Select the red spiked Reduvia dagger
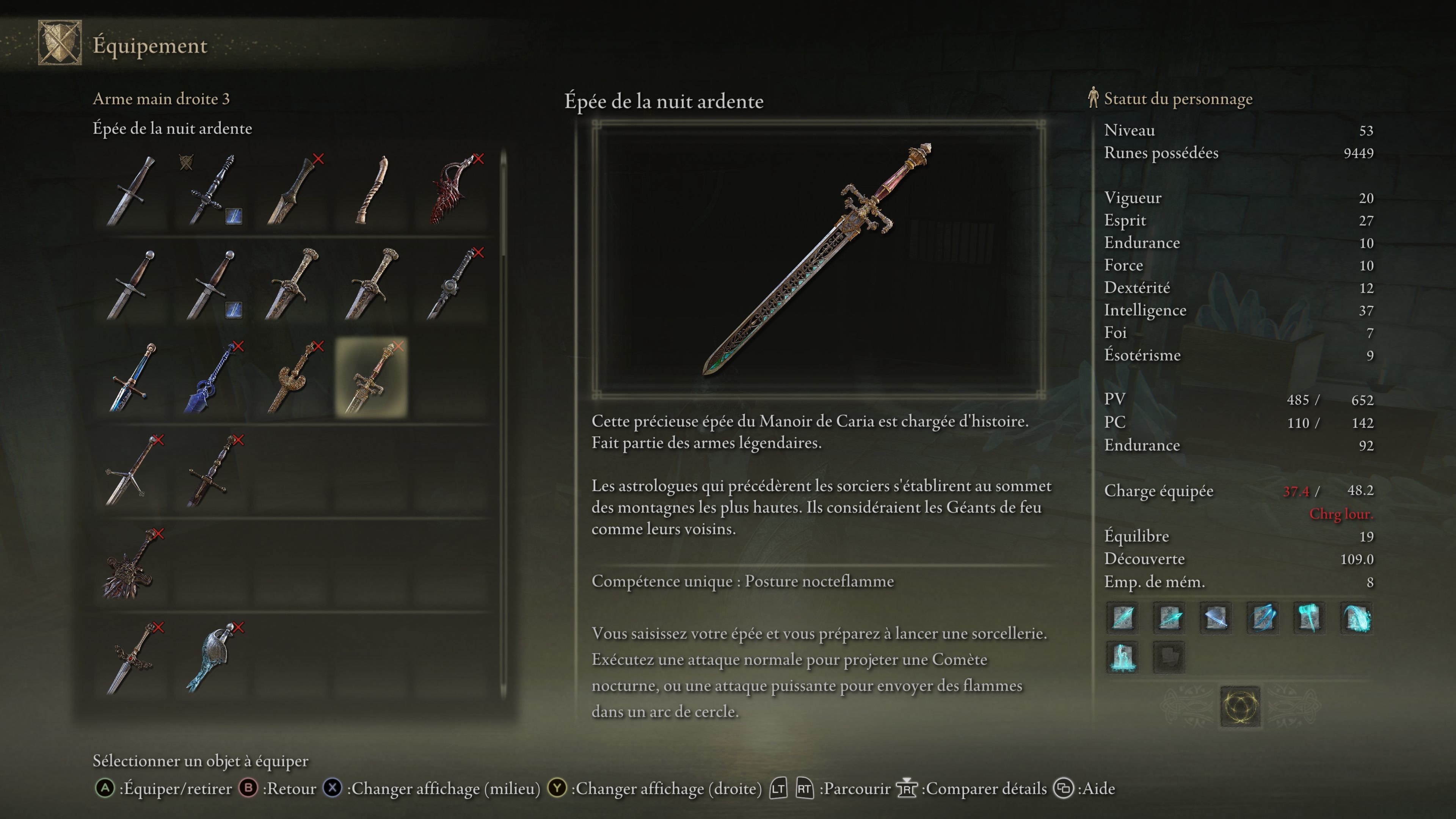This screenshot has height=819, width=1456. [452, 190]
